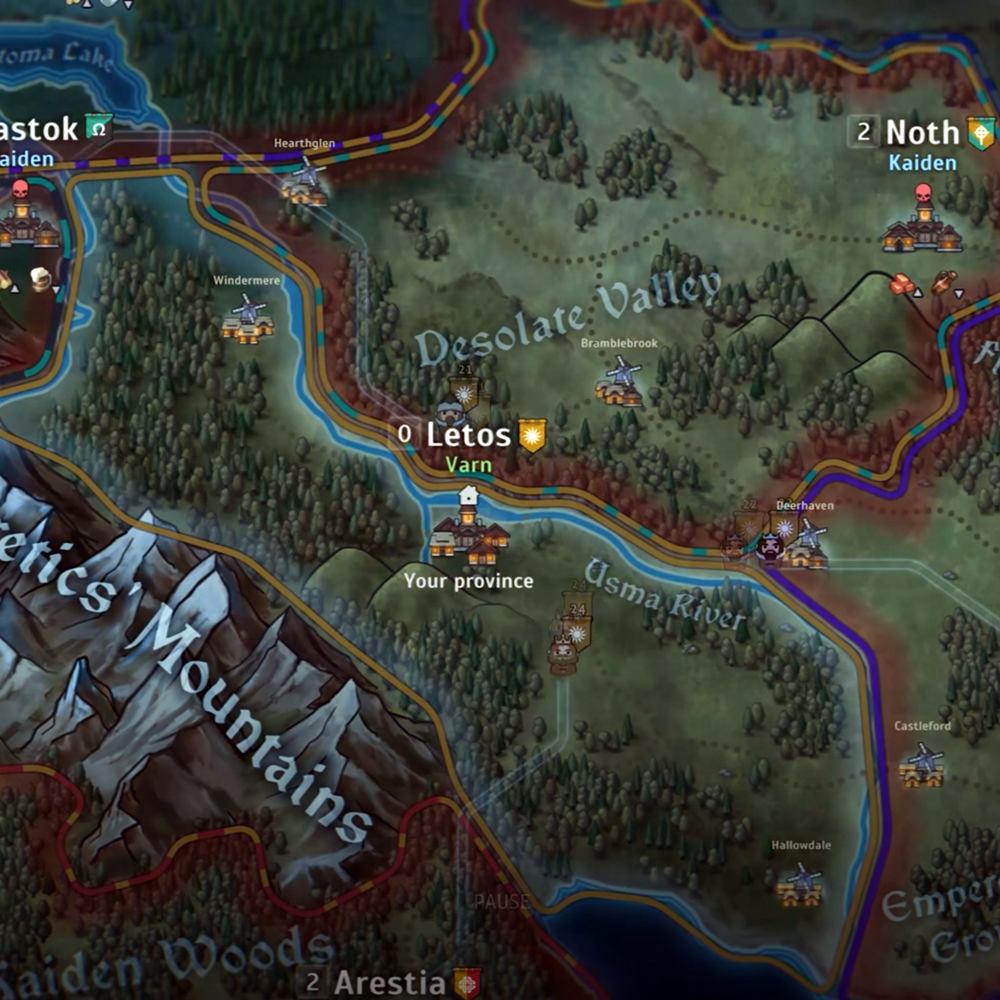Click the green-gold shield crest beside Noth
The height and width of the screenshot is (1000, 1000).
[981, 132]
